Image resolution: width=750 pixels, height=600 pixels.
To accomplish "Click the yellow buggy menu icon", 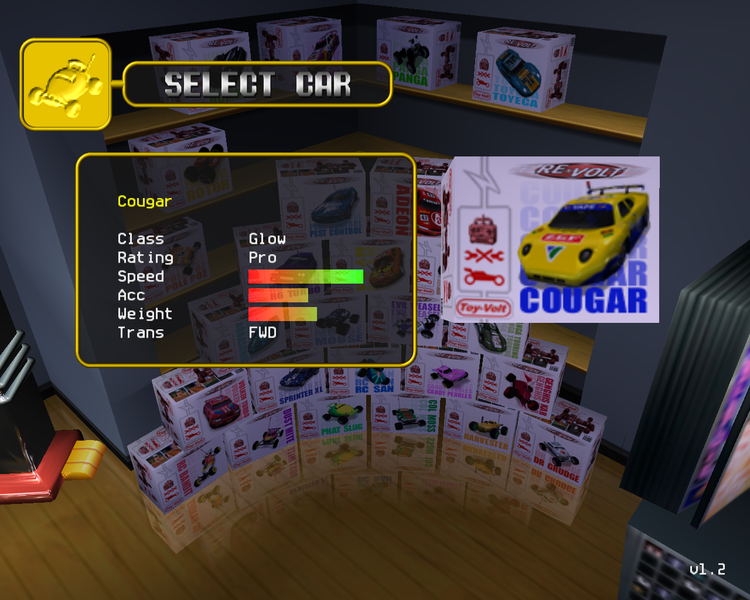I will [x=65, y=85].
